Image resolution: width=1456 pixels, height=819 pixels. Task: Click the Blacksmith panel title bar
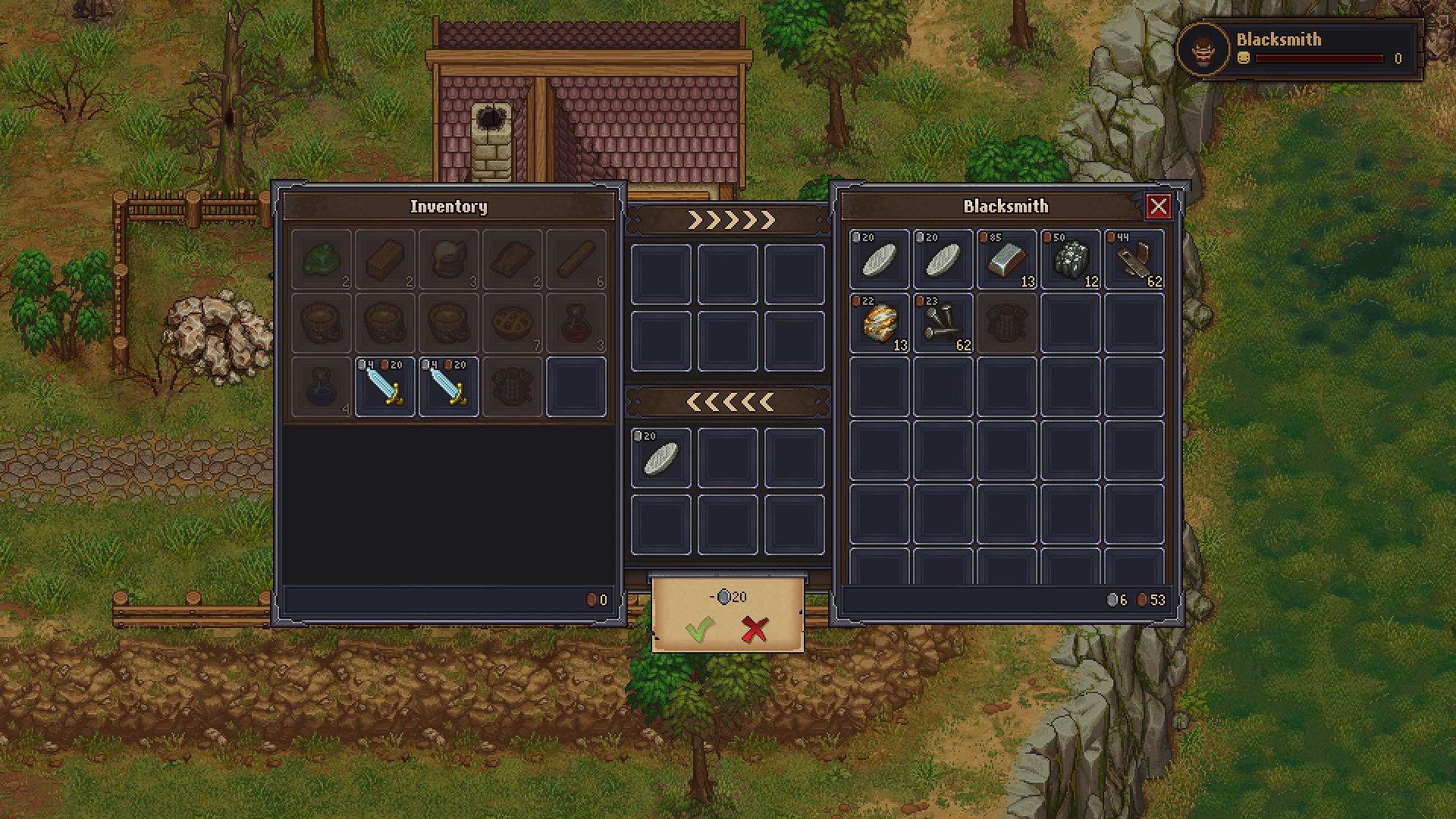(1006, 206)
